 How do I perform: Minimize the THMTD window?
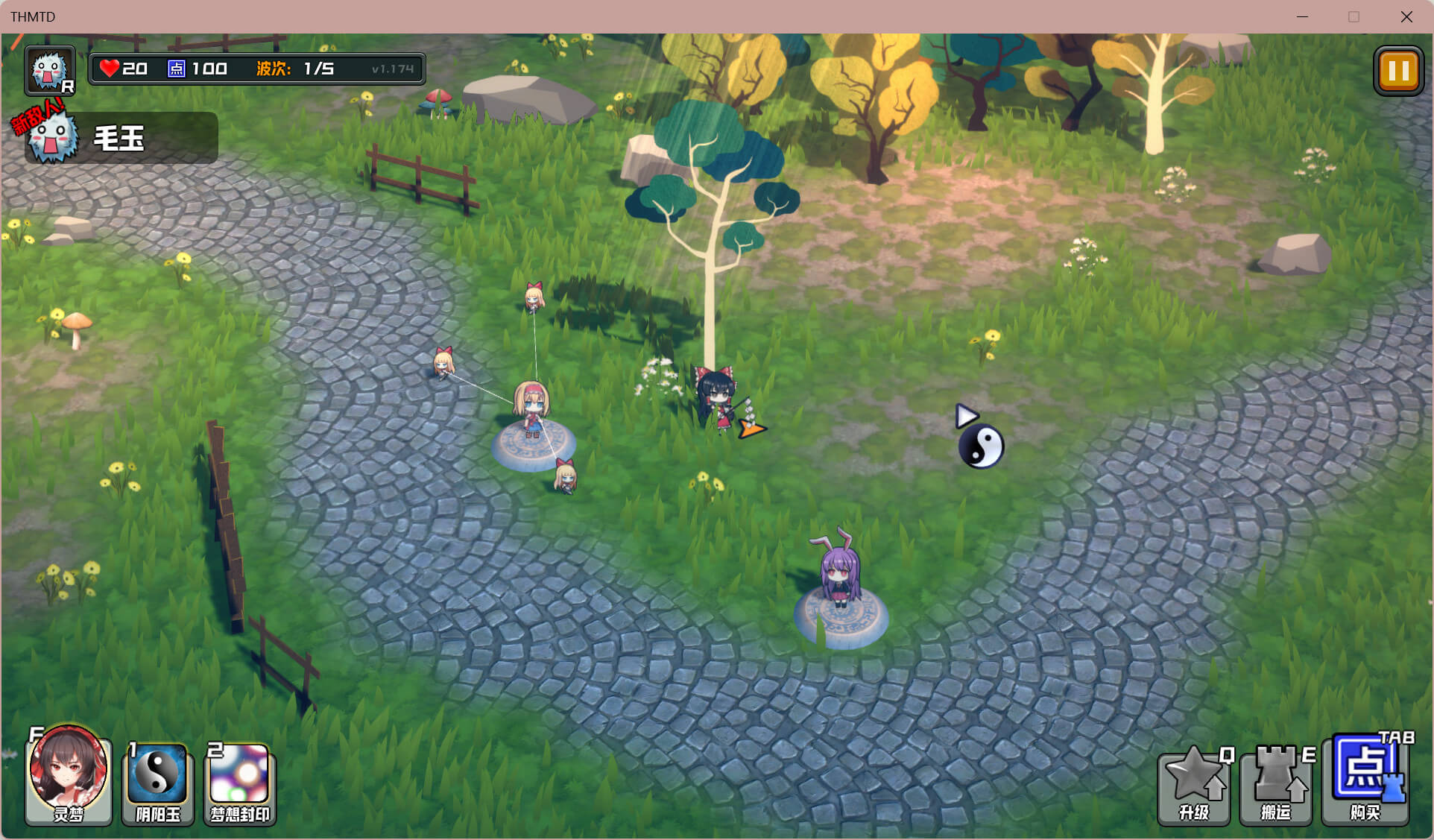[1302, 16]
